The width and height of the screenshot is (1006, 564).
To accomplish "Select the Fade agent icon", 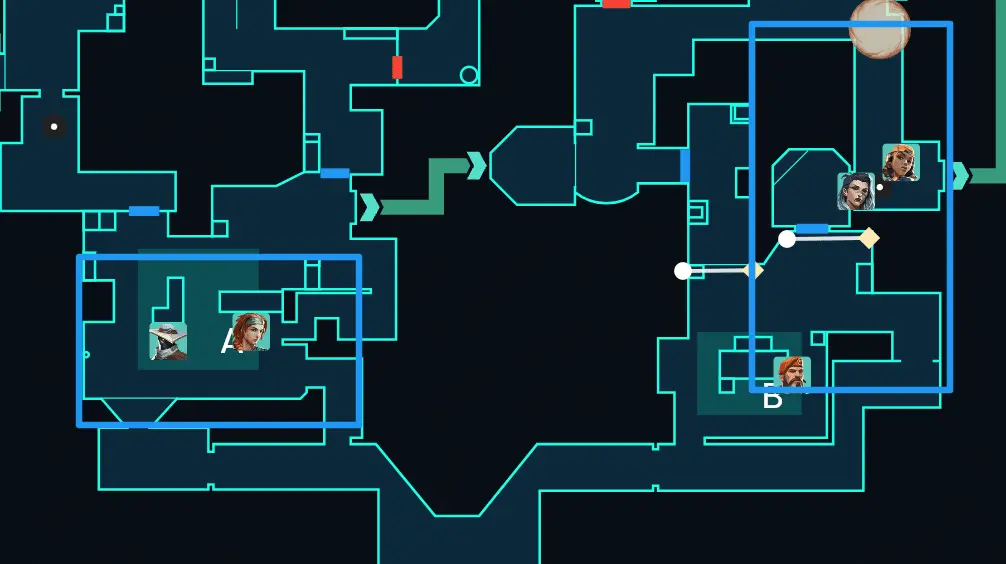I will pos(856,191).
